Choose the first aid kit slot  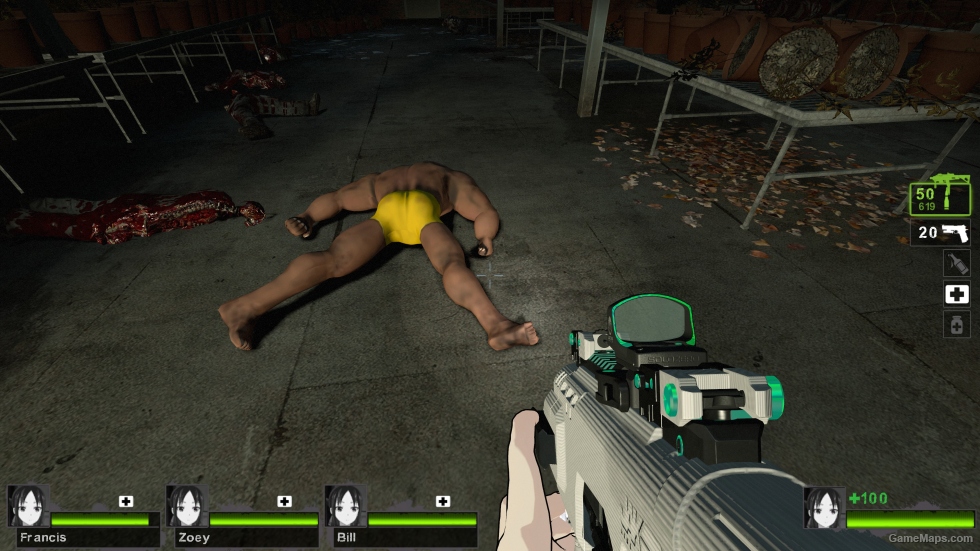point(957,294)
